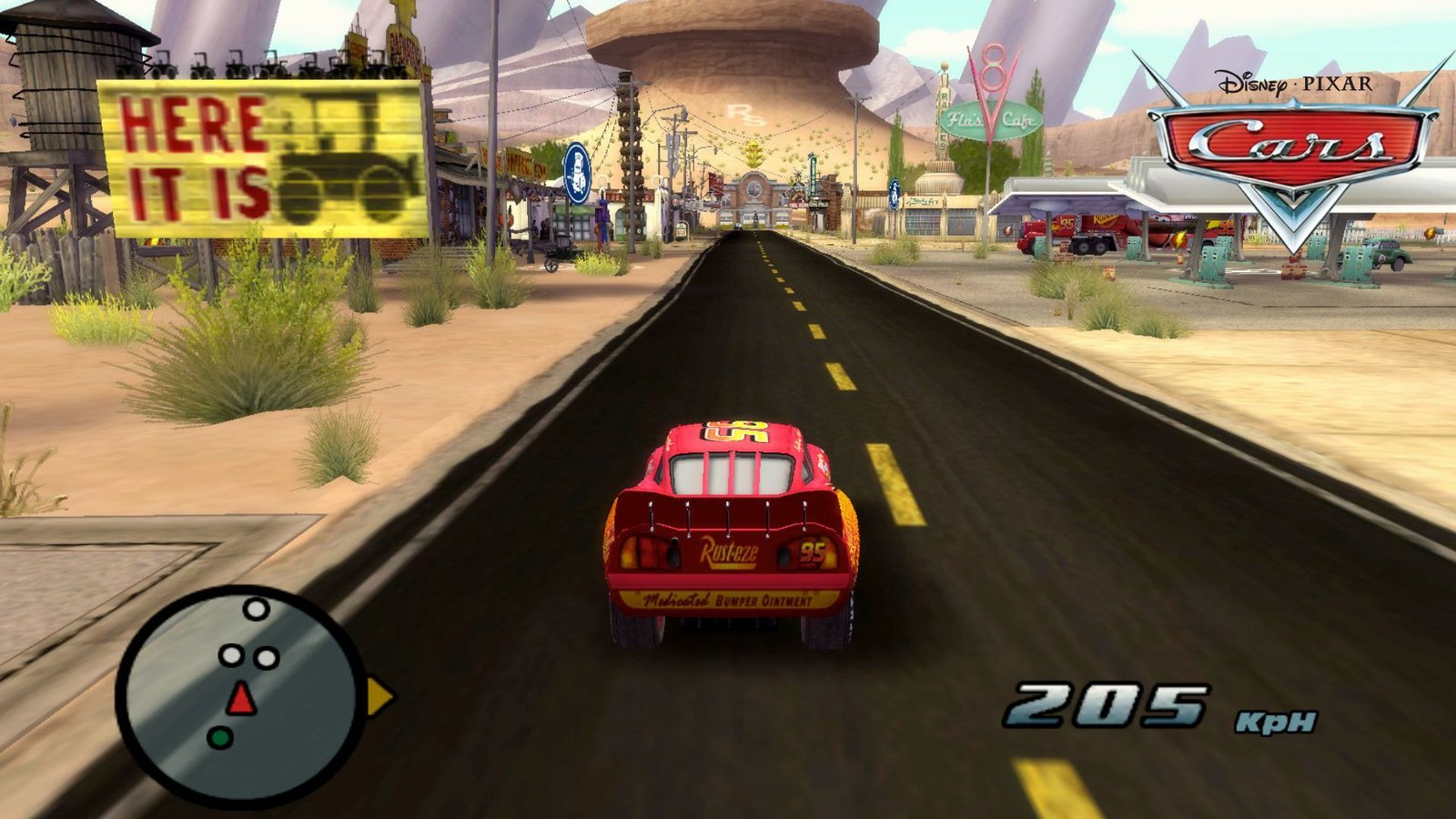Click the green dot on the minimap
1456x819 pixels.
(220, 736)
